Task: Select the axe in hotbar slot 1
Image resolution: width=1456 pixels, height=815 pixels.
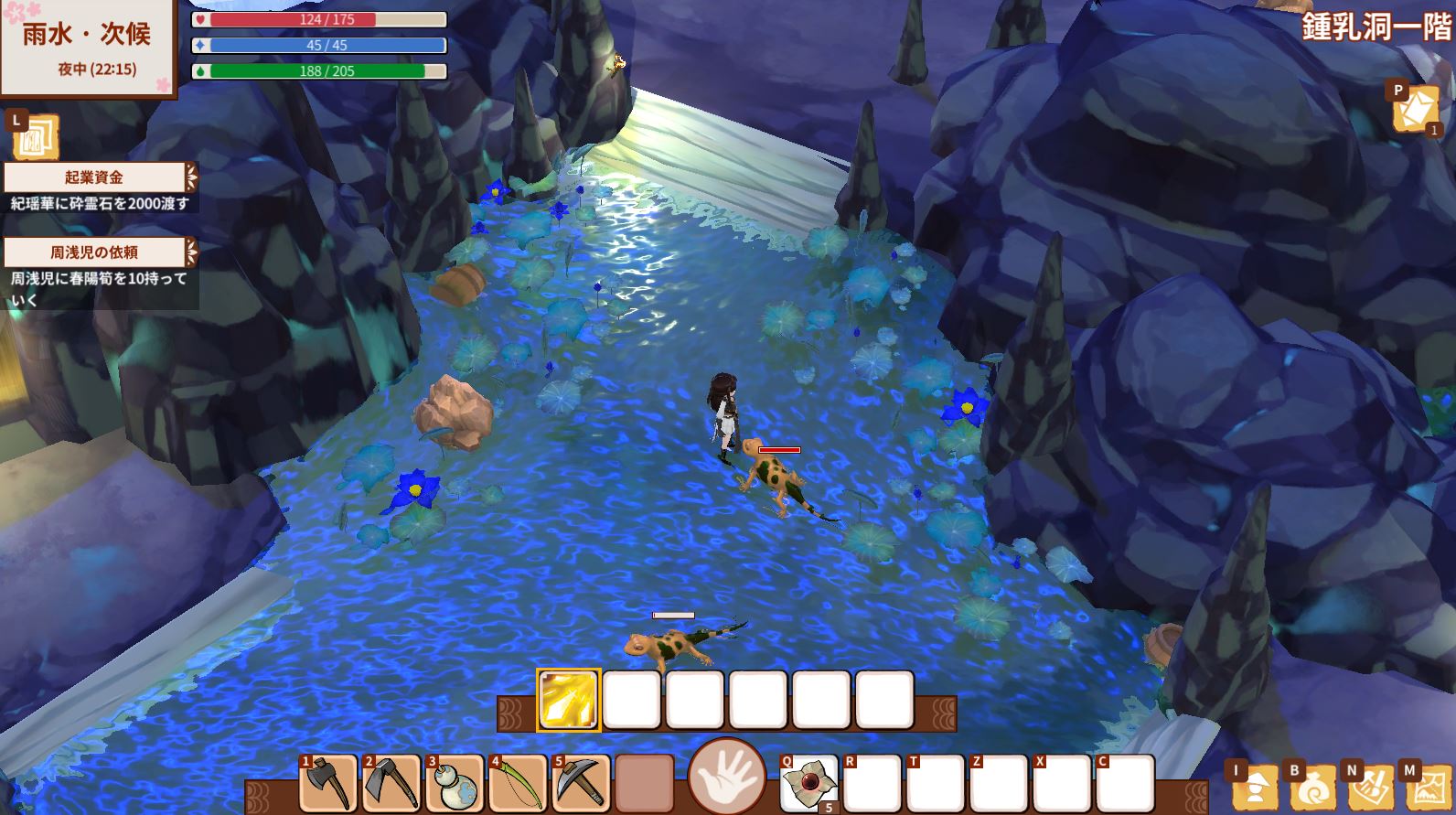Action: [x=328, y=784]
